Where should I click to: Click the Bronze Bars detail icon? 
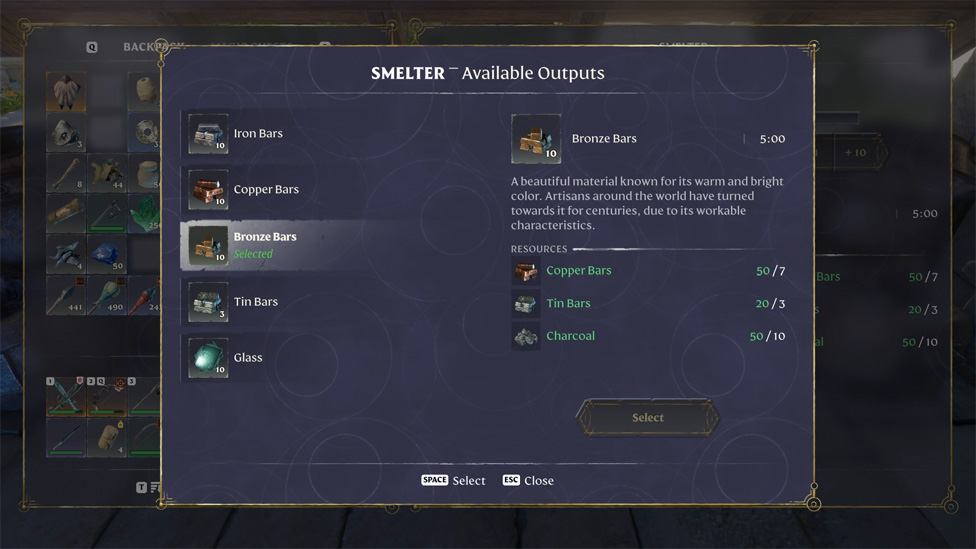(x=536, y=139)
